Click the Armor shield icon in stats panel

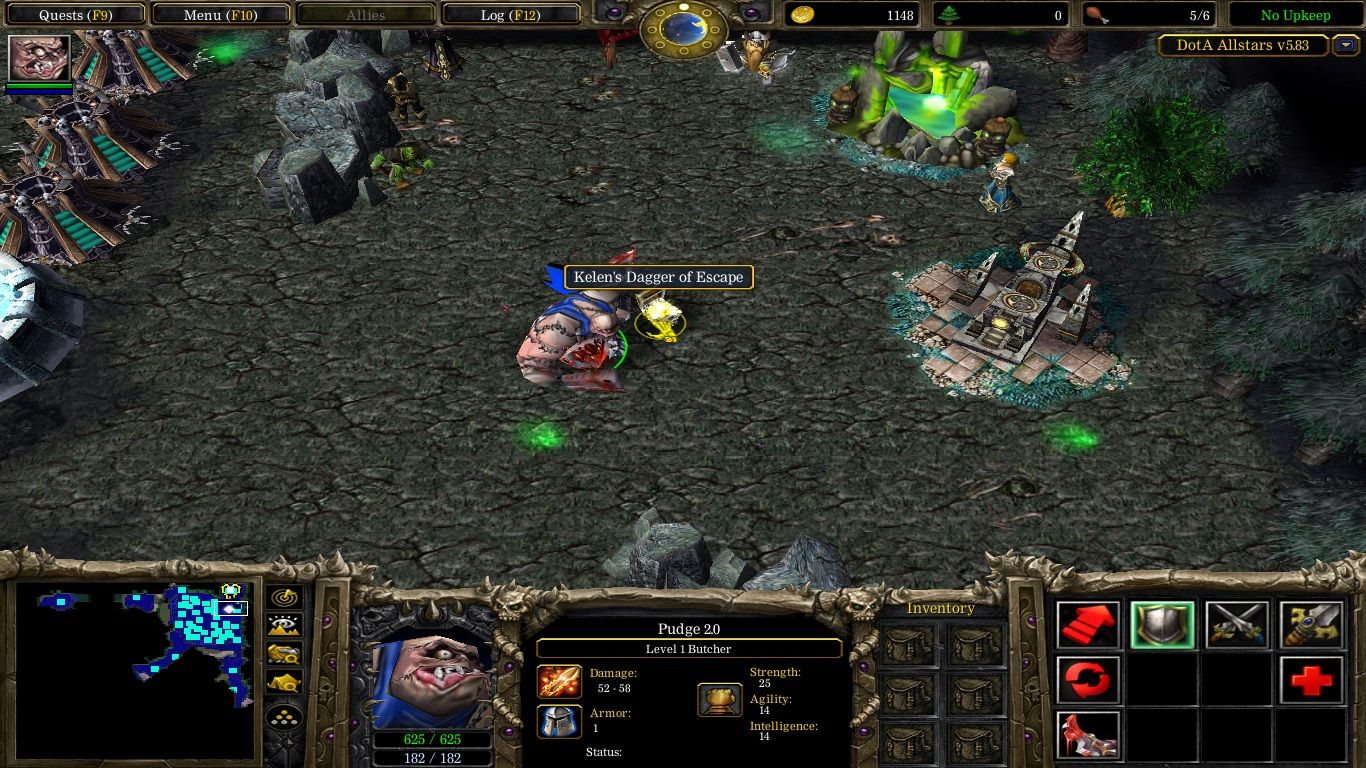click(x=558, y=722)
